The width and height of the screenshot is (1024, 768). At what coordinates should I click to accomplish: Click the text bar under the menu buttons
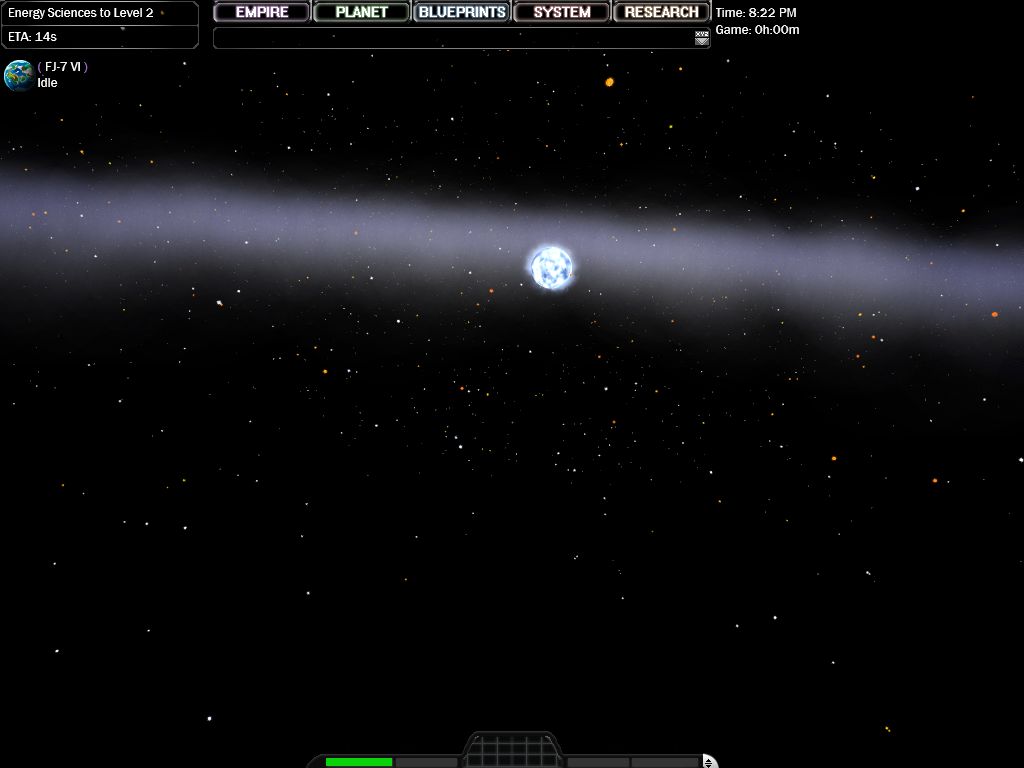click(x=452, y=38)
